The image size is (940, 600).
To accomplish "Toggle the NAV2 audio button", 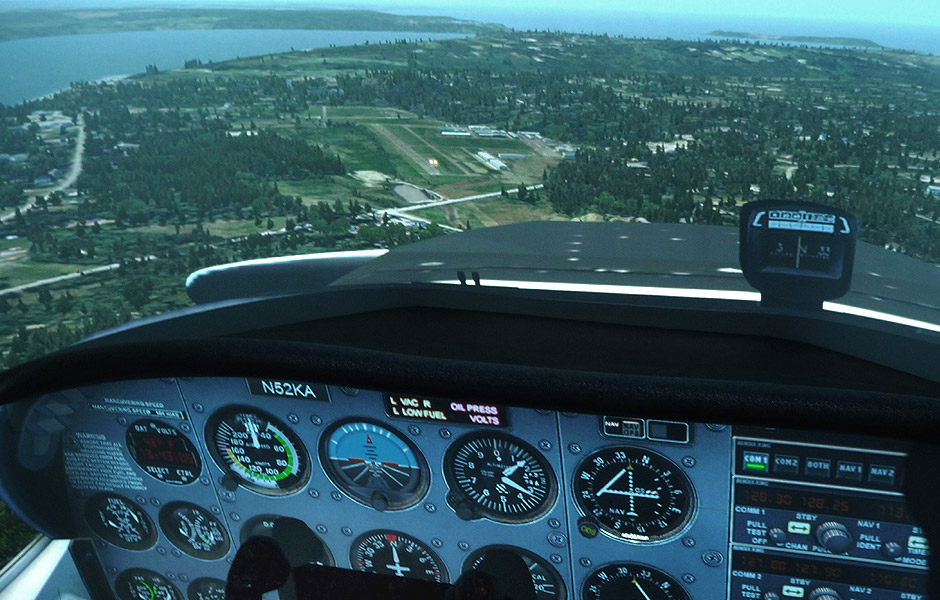I will (881, 472).
